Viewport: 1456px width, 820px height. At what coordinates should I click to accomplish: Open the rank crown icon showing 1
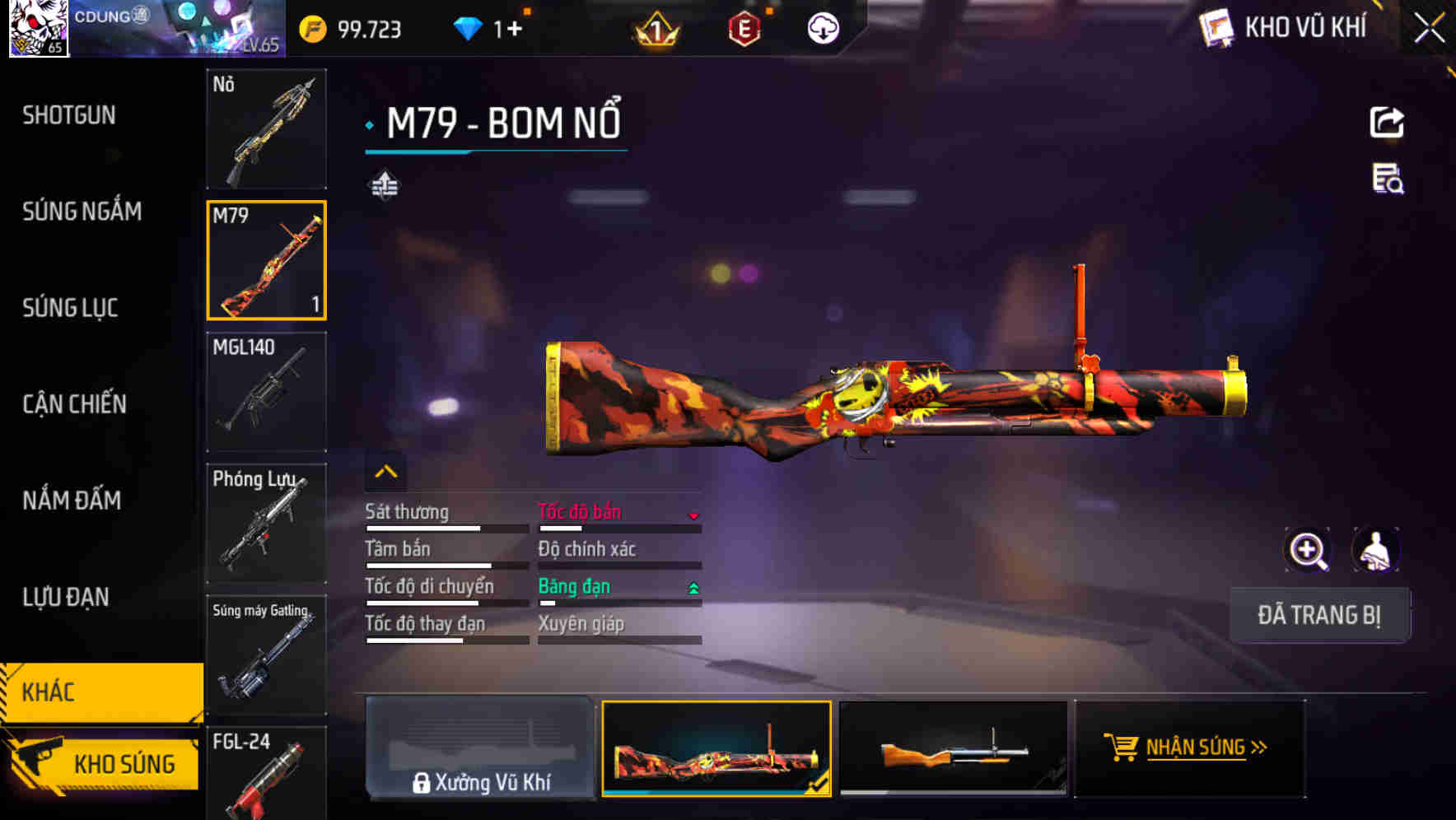coord(655,30)
